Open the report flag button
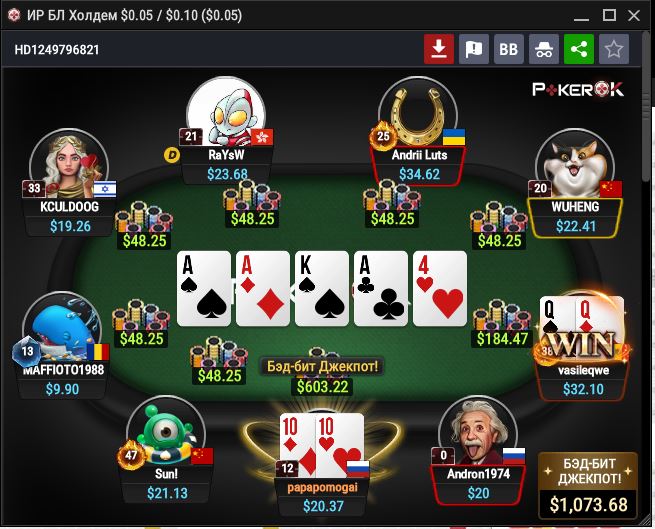The height and width of the screenshot is (529, 655). [473, 48]
